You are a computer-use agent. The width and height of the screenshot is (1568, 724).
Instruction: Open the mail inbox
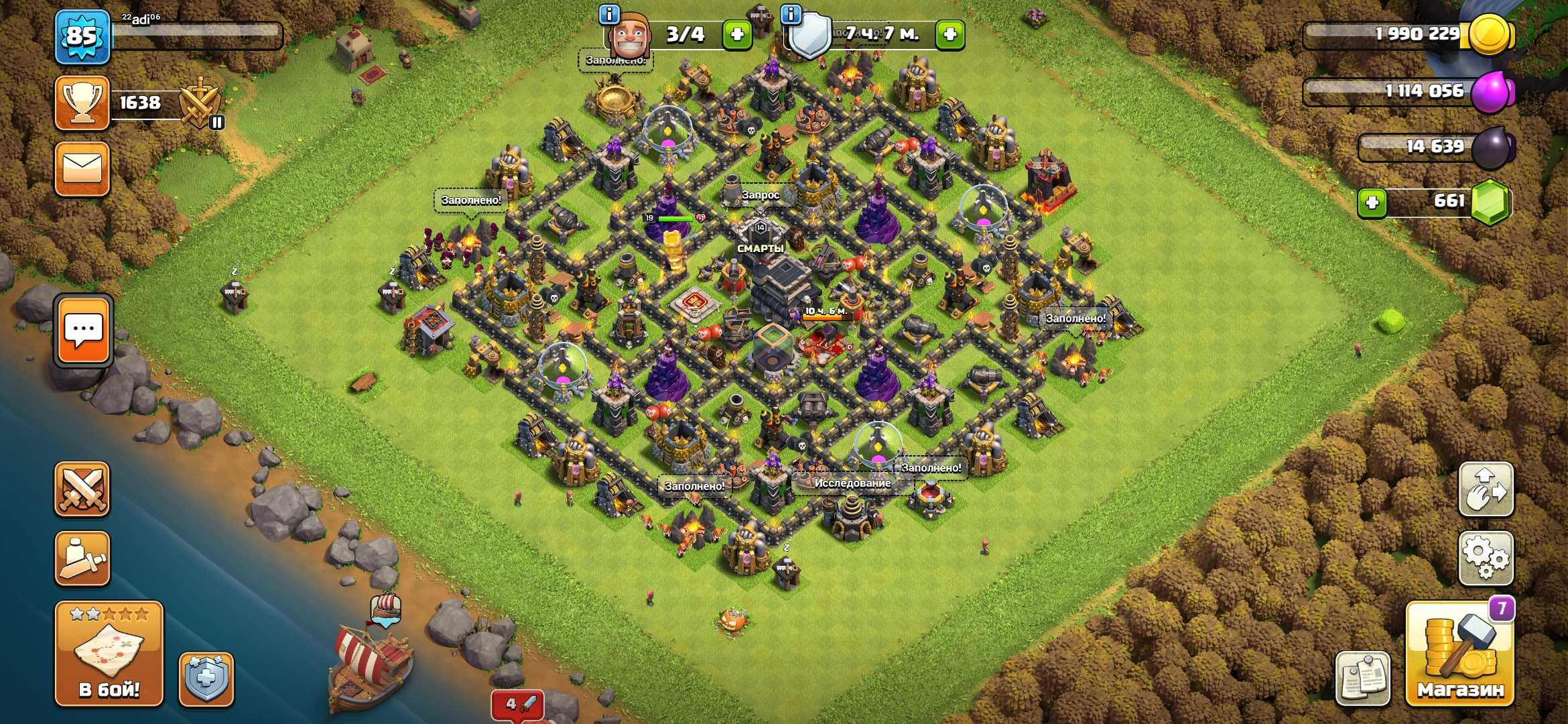point(82,169)
